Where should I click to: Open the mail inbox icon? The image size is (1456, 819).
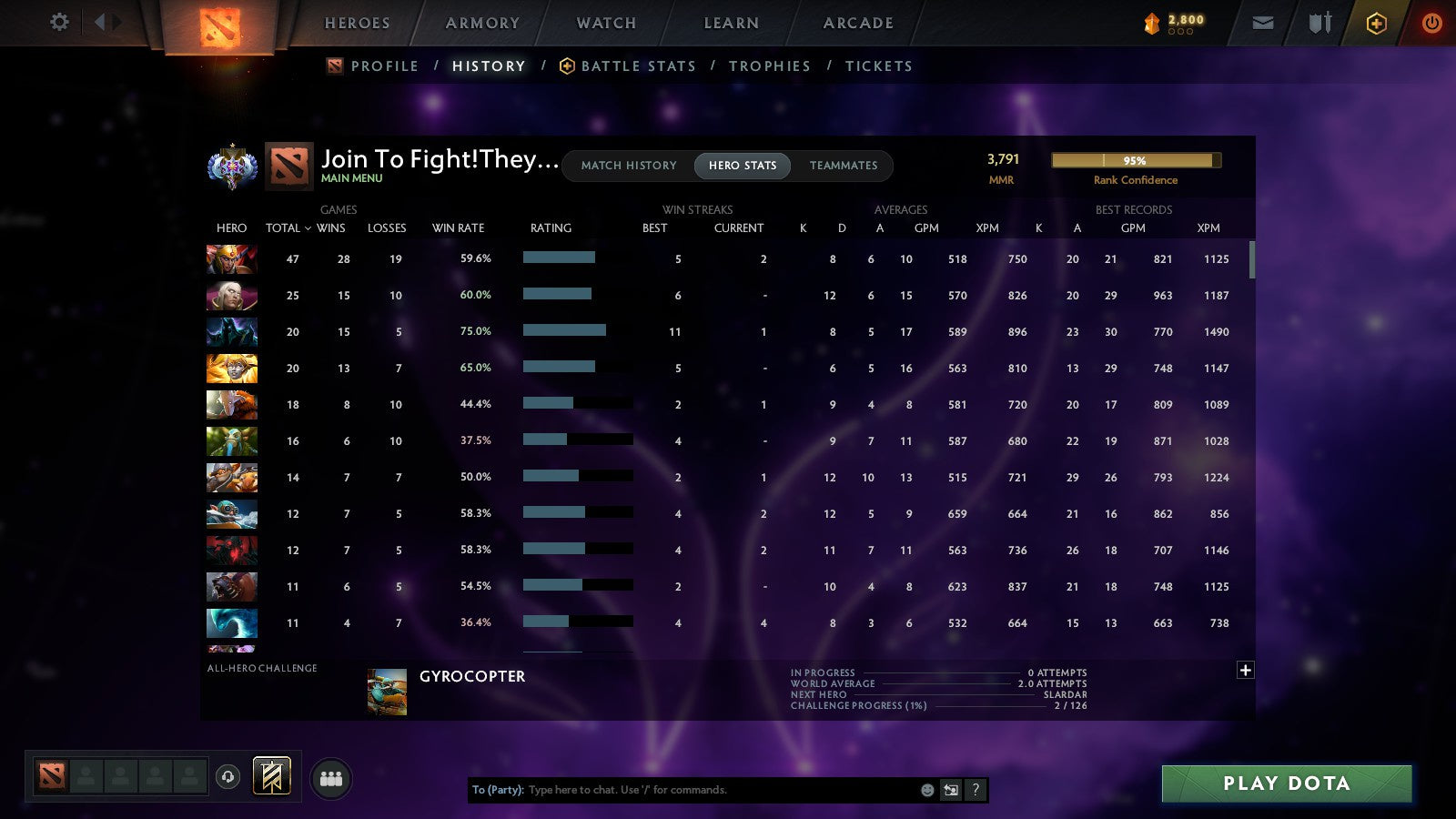(x=1263, y=23)
